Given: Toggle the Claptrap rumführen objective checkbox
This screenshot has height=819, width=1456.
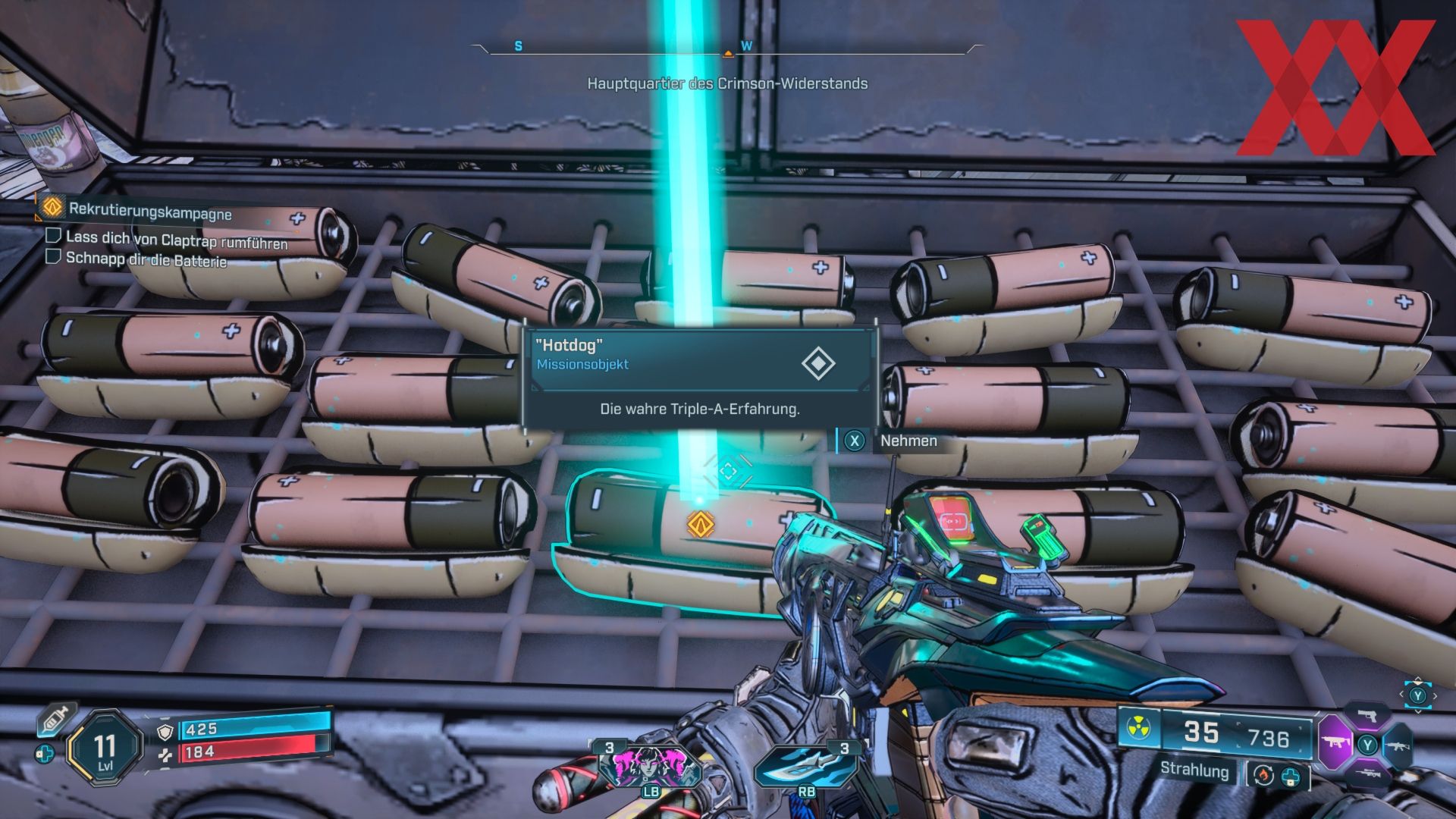Looking at the screenshot, I should point(53,236).
